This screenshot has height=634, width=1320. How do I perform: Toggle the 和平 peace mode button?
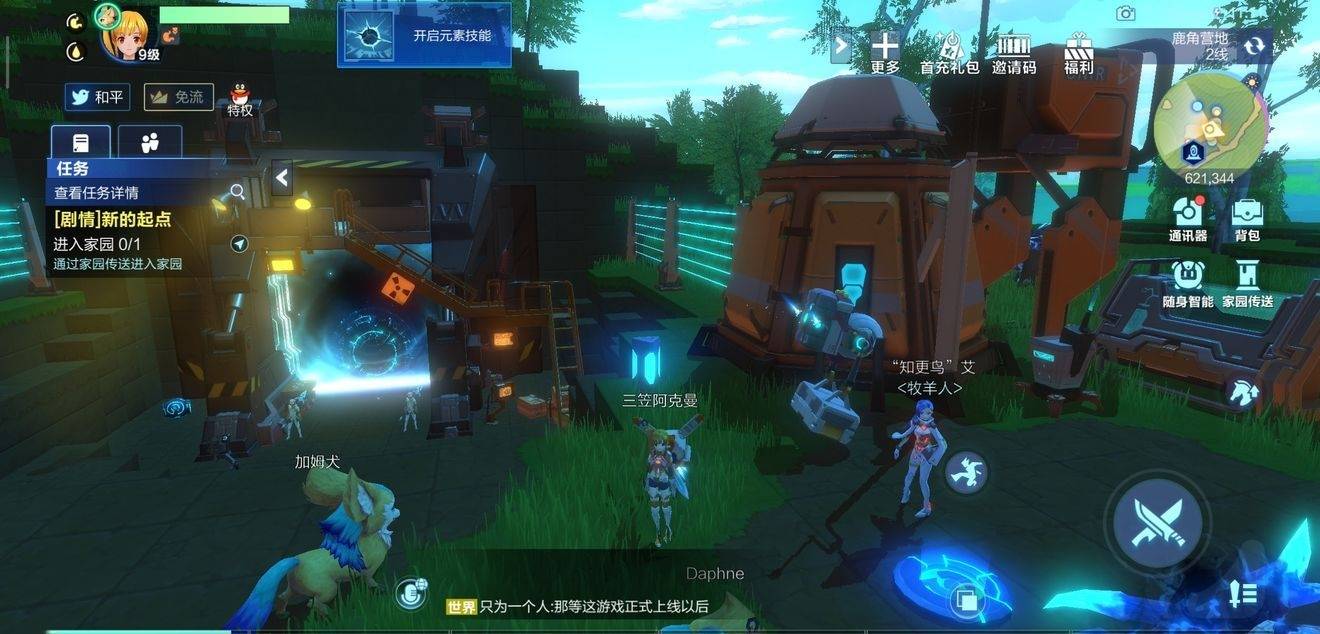coord(98,97)
